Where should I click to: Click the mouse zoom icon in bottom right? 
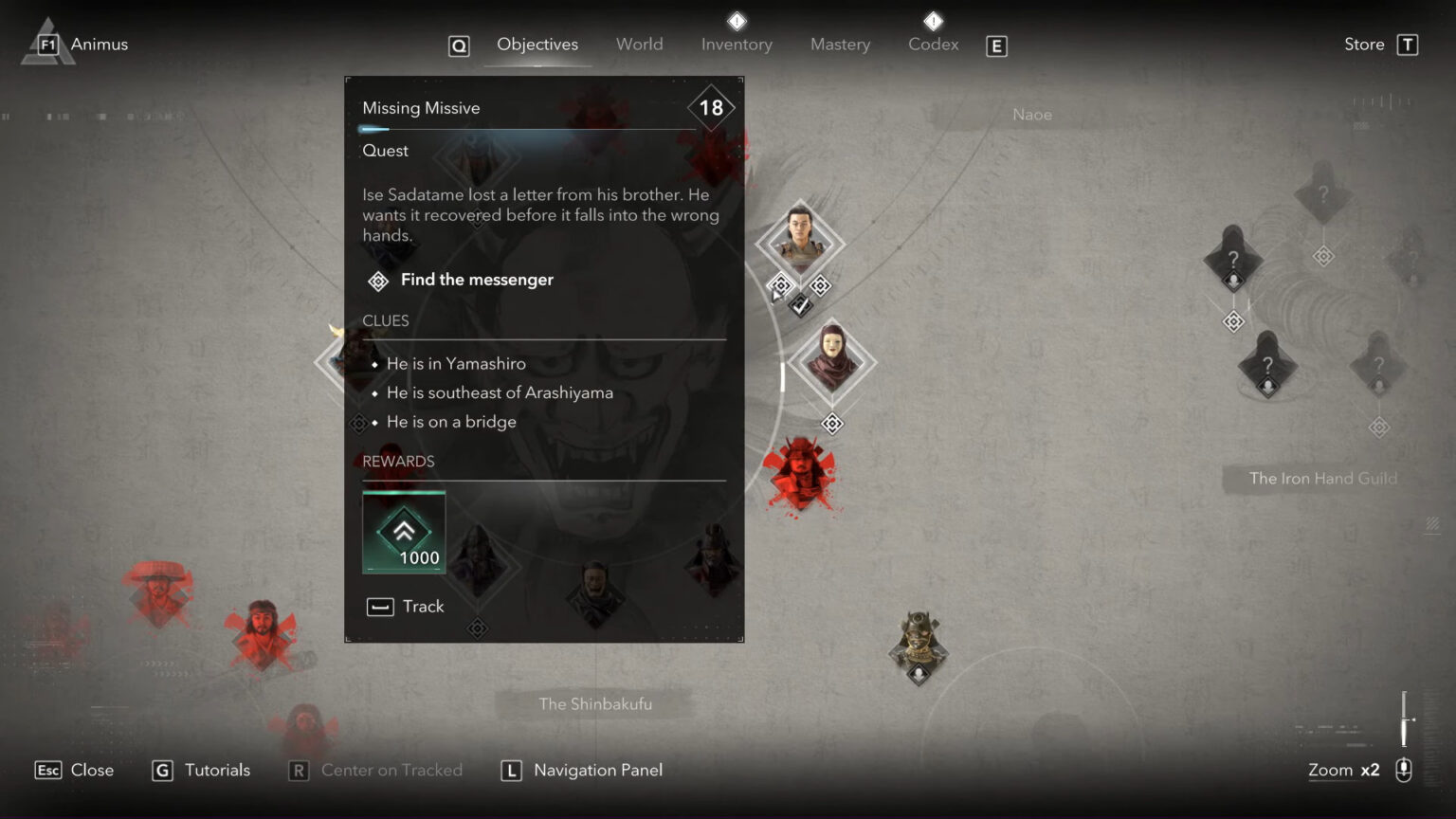pyautogui.click(x=1403, y=770)
